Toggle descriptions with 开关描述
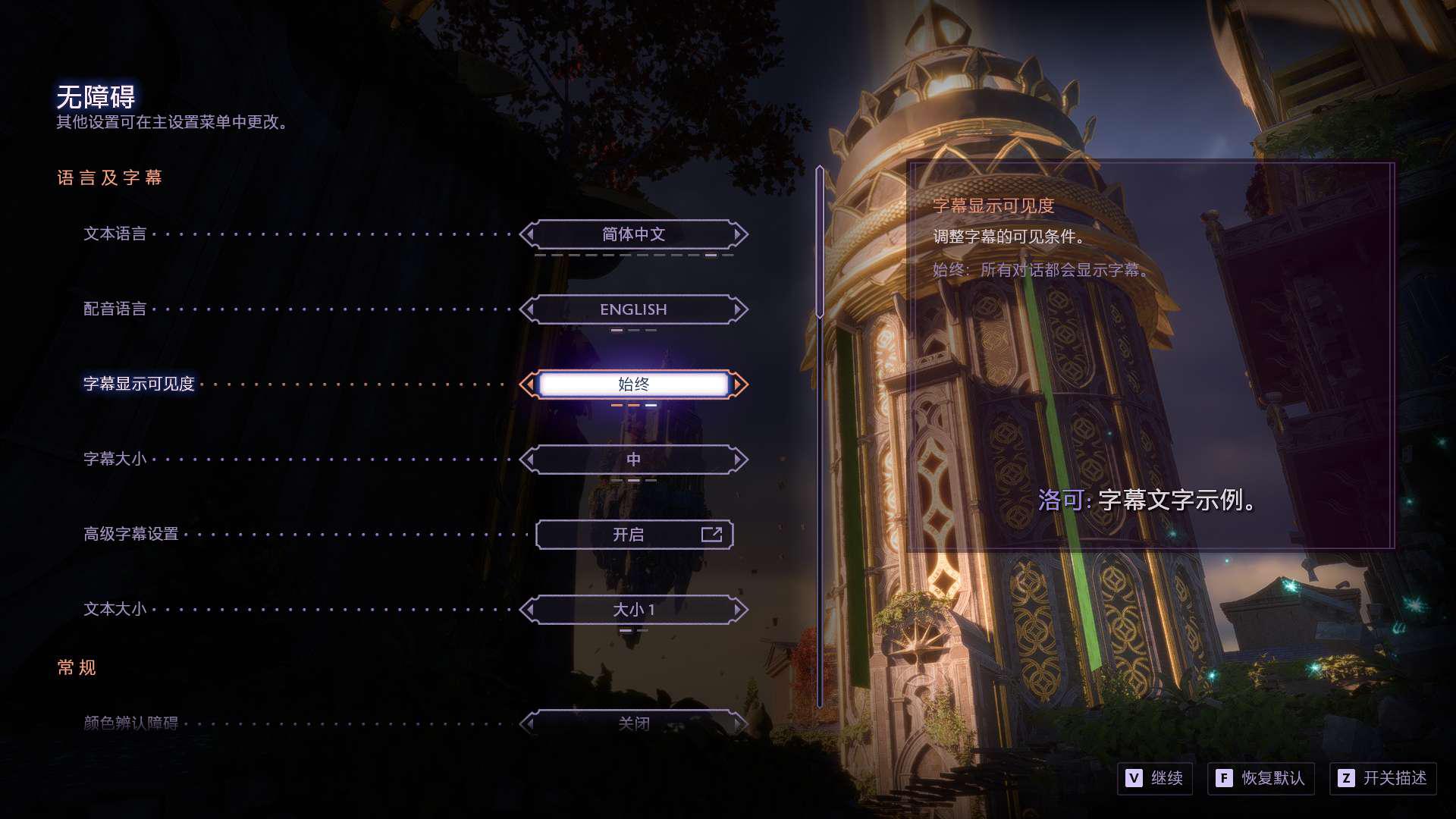This screenshot has width=1456, height=819. pyautogui.click(x=1382, y=778)
